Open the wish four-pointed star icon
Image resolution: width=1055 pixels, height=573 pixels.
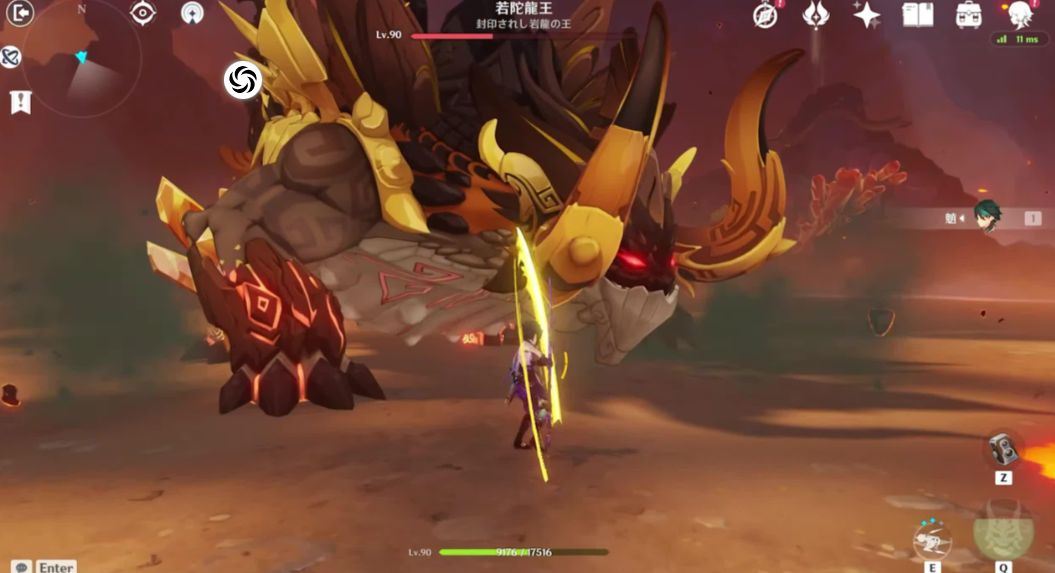click(867, 14)
